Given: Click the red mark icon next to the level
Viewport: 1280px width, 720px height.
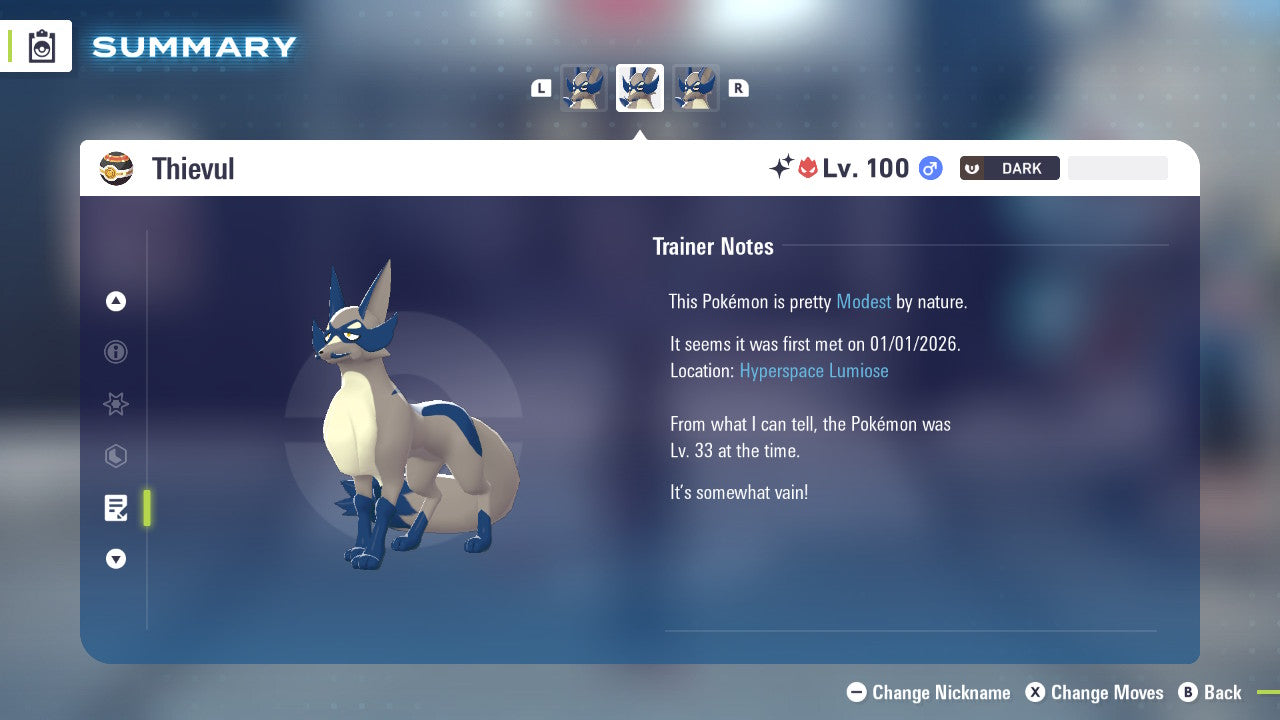Looking at the screenshot, I should click(x=810, y=168).
